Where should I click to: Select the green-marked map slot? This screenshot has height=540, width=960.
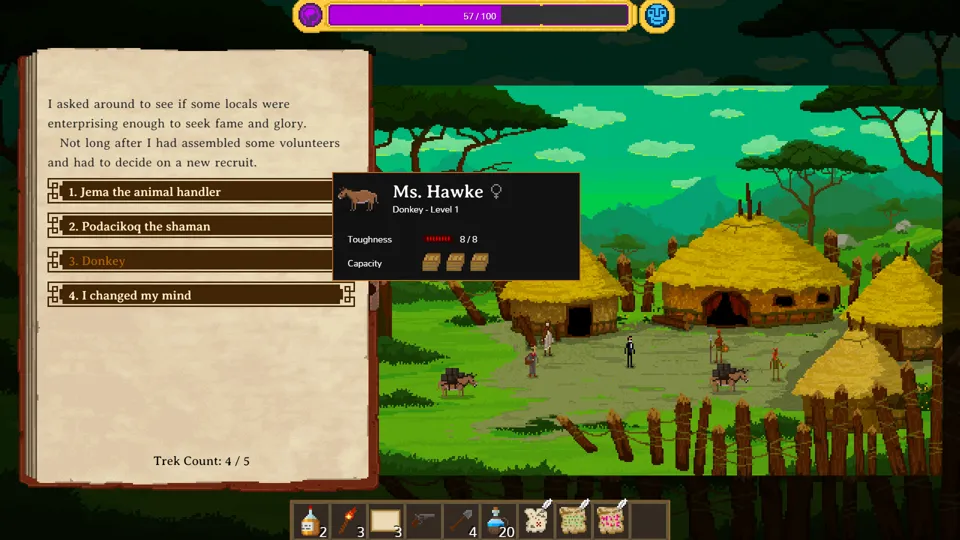574,520
